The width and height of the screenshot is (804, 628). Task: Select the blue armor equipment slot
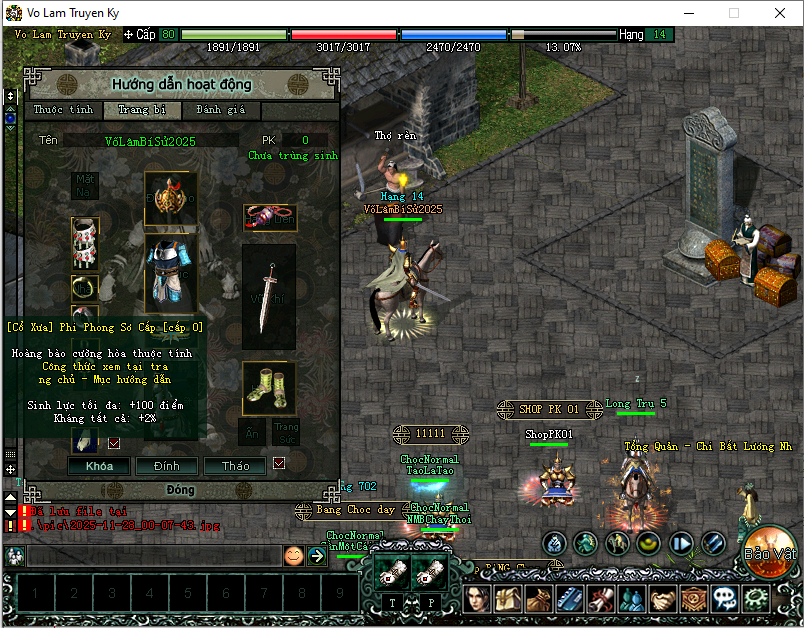click(171, 274)
